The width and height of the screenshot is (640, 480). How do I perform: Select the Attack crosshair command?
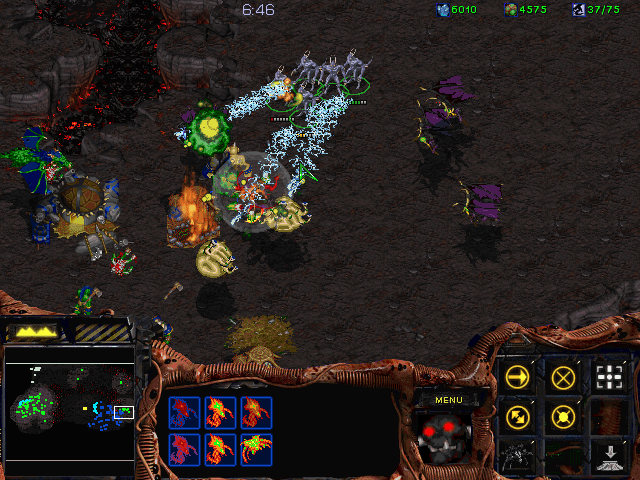pos(608,377)
